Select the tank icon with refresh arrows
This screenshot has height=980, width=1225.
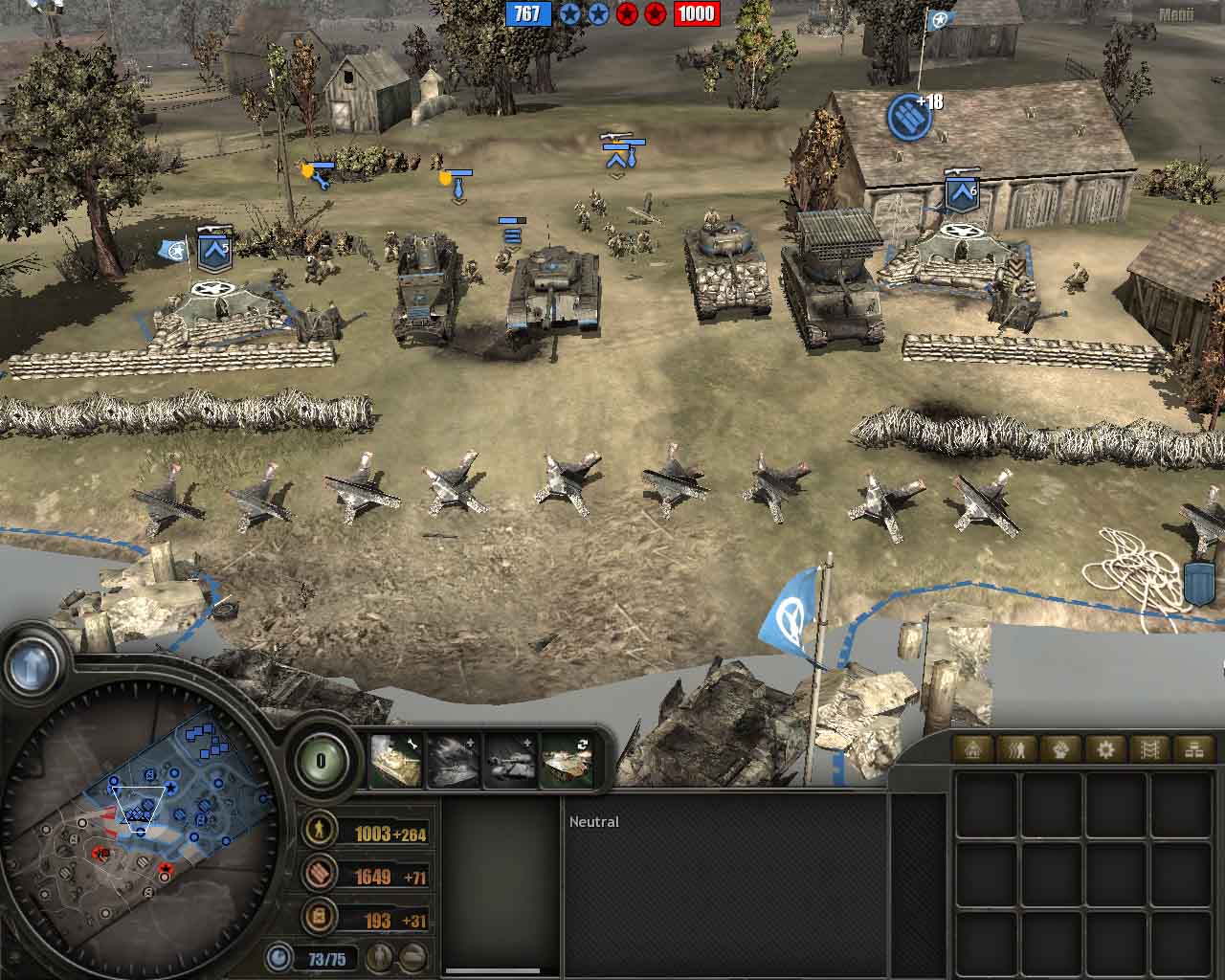pos(567,760)
